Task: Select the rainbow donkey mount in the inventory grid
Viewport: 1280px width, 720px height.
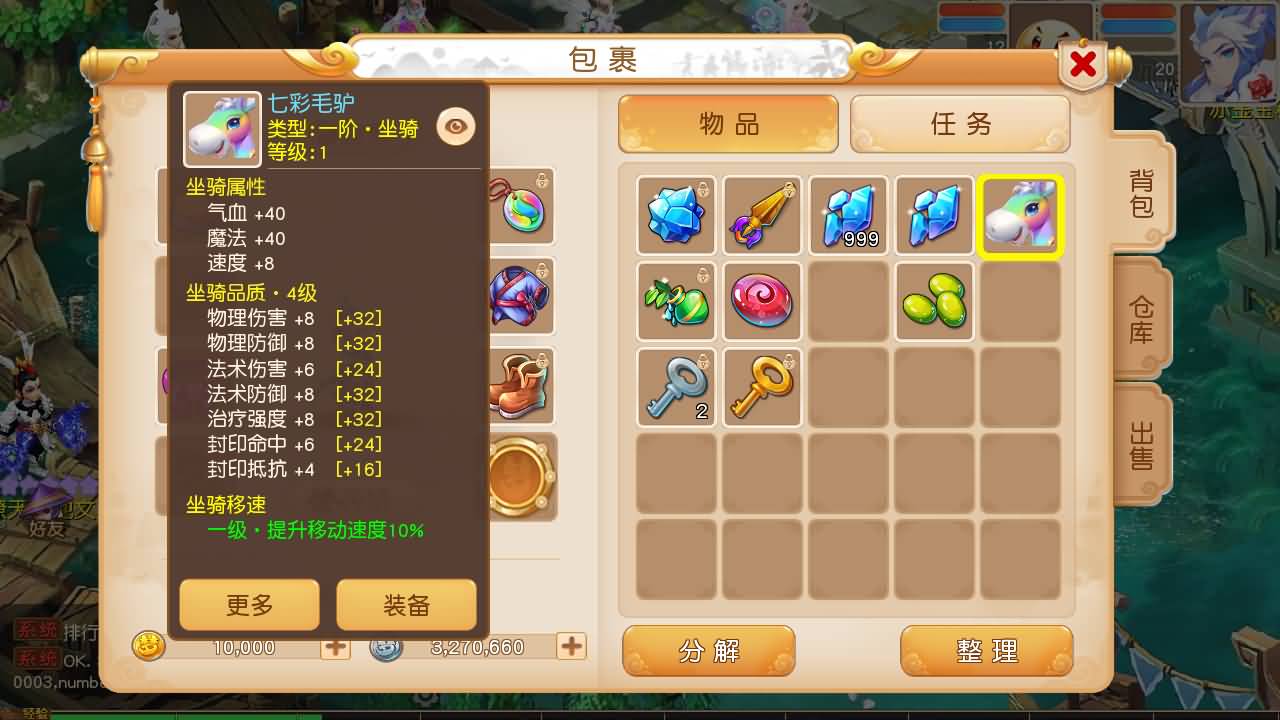Action: click(x=1020, y=215)
